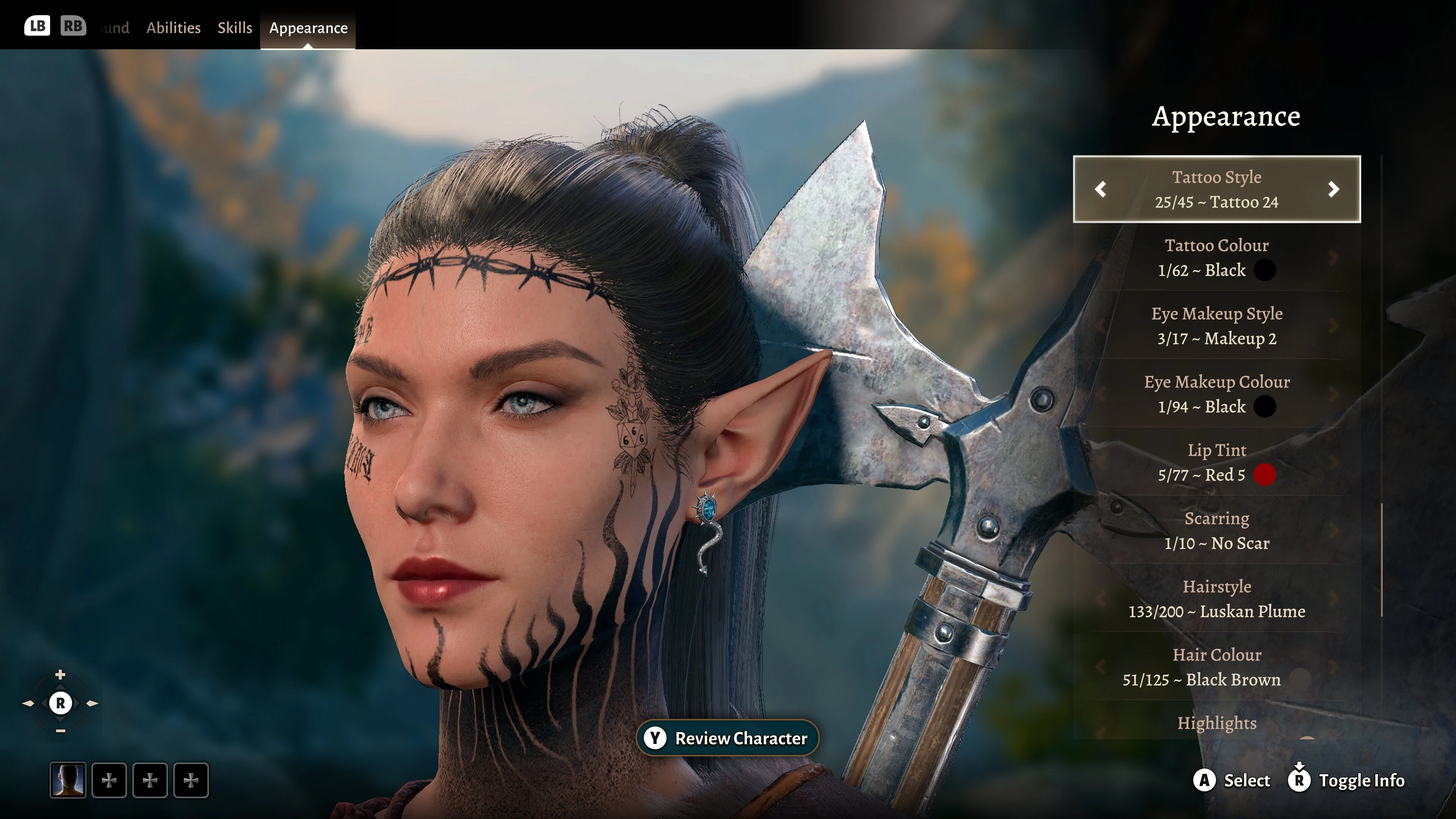
Task: Switch to the Abilities tab
Action: tap(173, 28)
